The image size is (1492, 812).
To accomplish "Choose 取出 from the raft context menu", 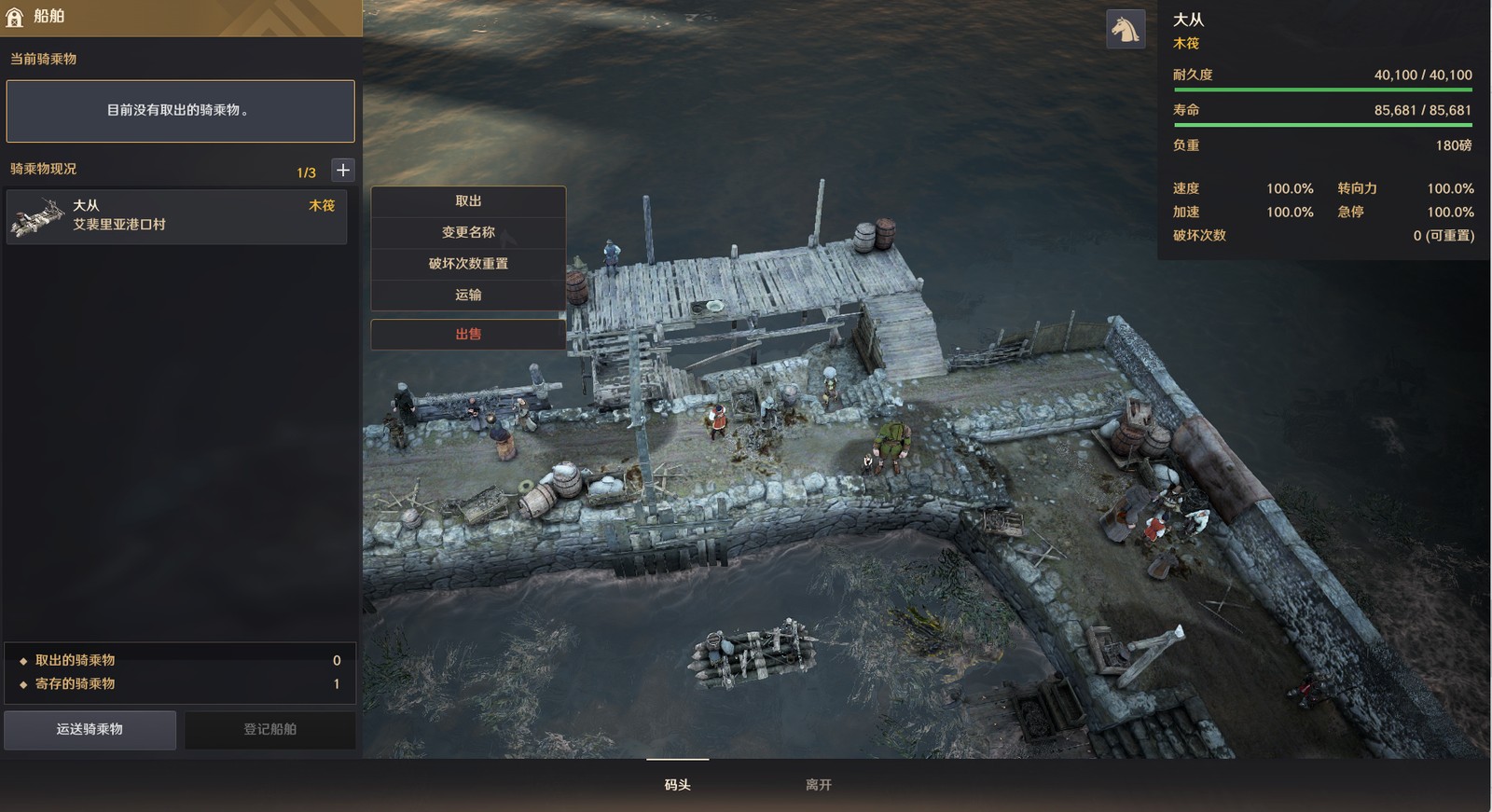I will pyautogui.click(x=468, y=201).
